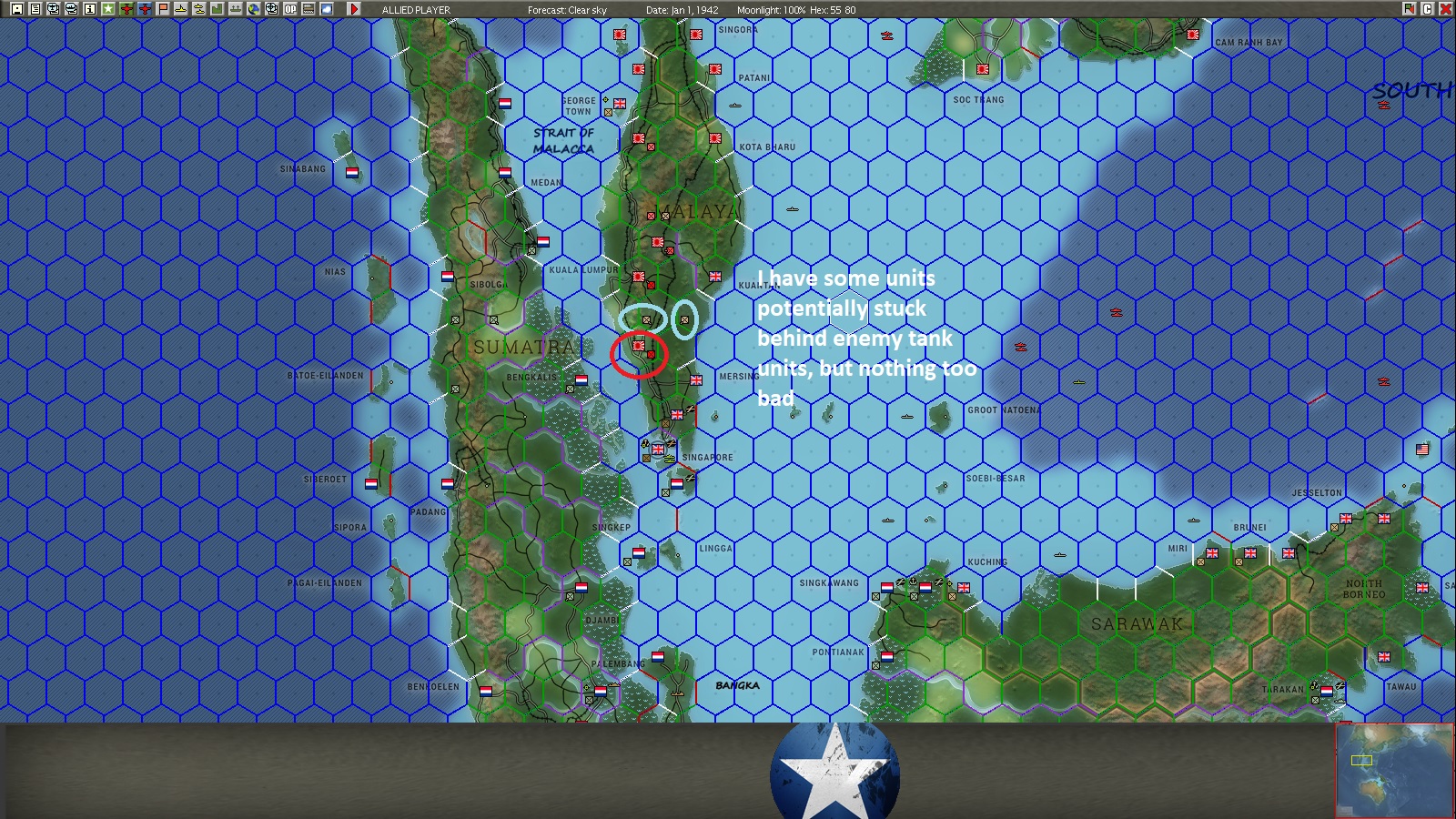
Task: Toggle the green bar-graph display icon
Action: (216, 8)
